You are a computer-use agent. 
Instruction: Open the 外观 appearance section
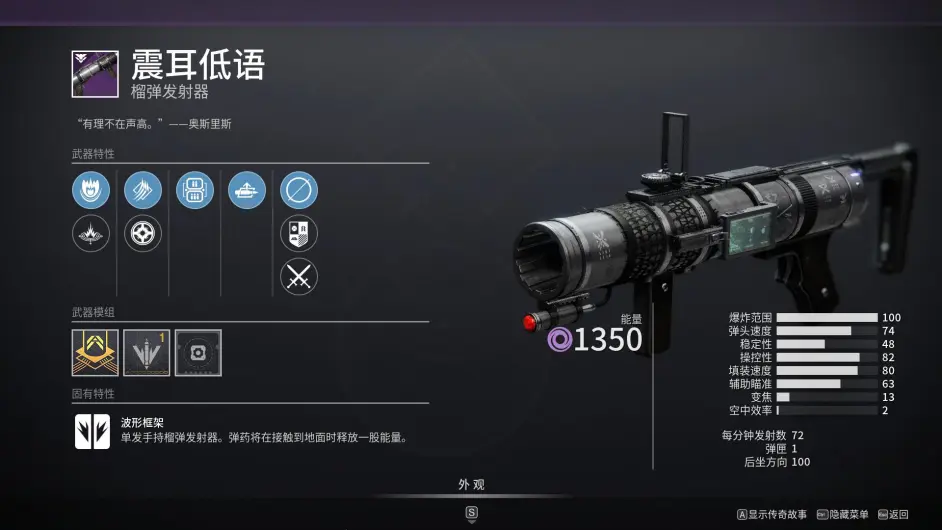point(471,485)
